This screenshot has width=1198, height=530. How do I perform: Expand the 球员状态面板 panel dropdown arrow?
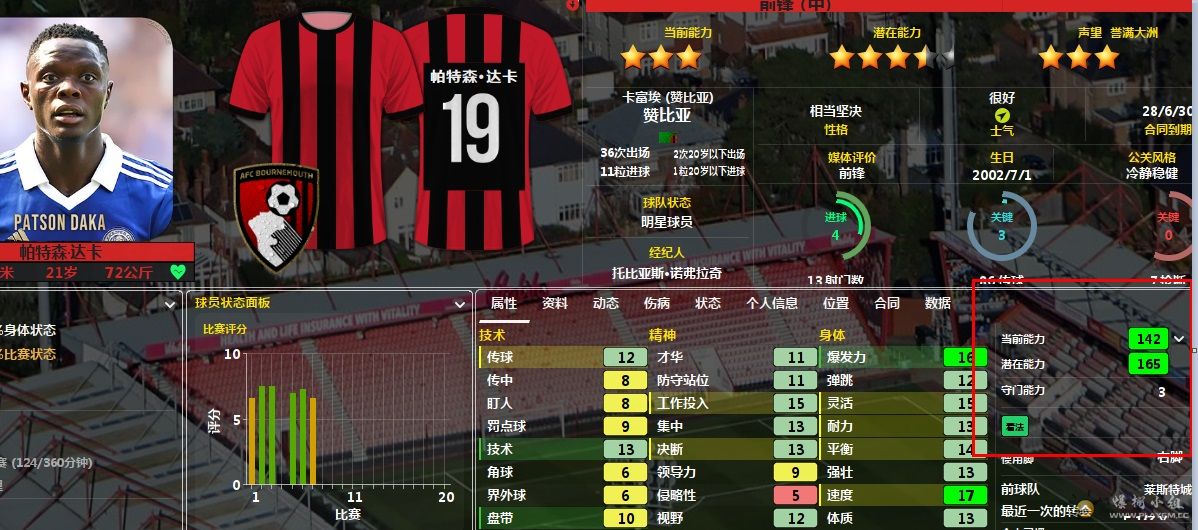click(461, 302)
